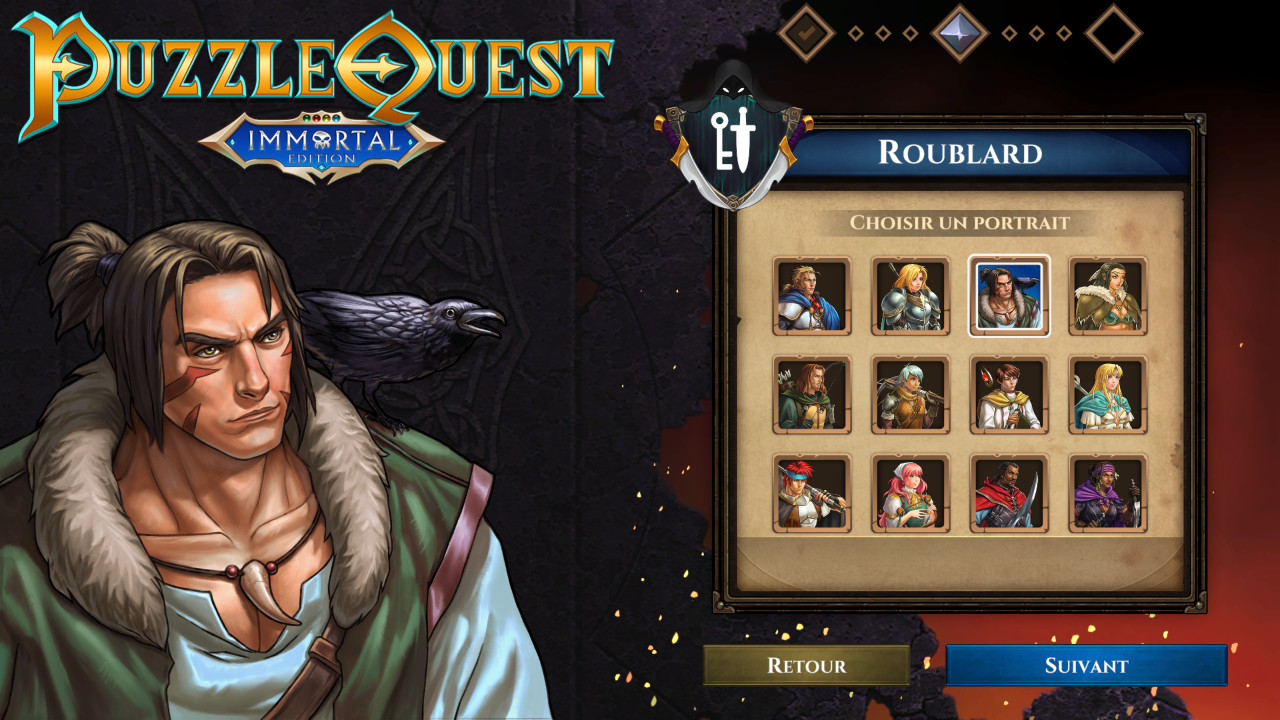The image size is (1280, 720).
Task: Select the blue-caped blond knight portrait
Action: coord(812,296)
